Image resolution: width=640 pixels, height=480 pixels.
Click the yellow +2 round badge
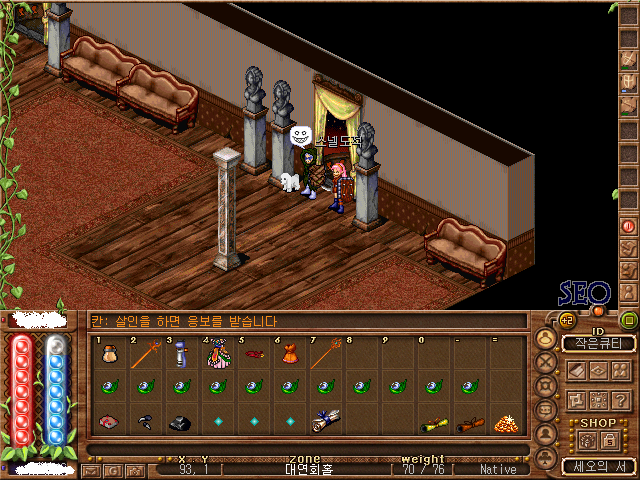click(x=566, y=320)
